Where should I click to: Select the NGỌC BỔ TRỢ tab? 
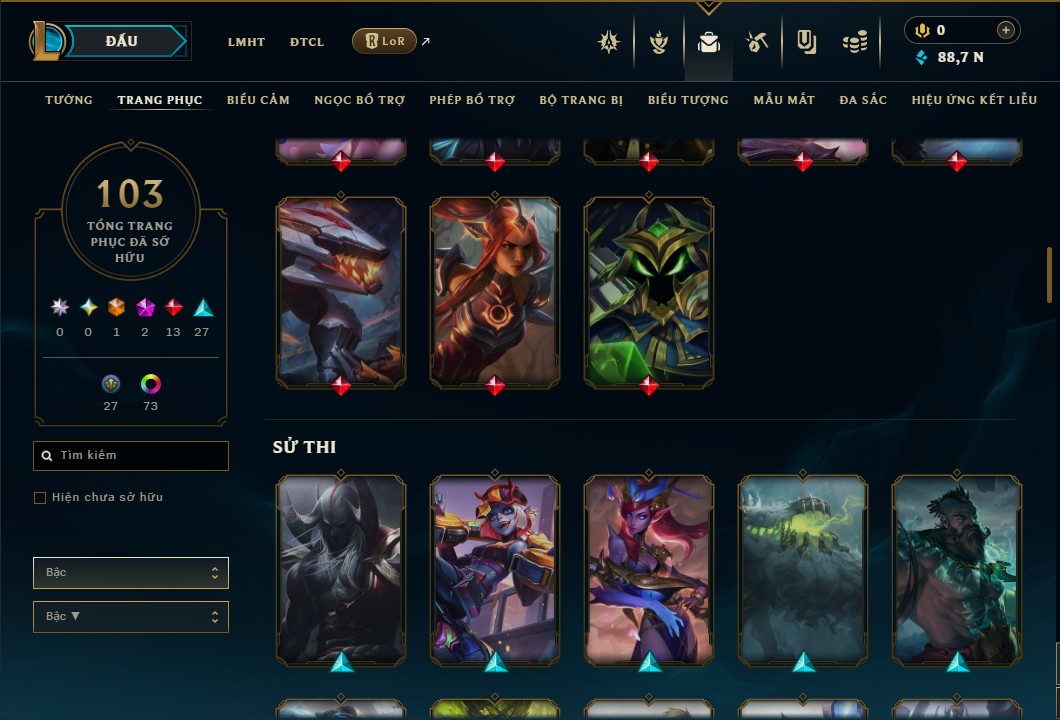359,100
